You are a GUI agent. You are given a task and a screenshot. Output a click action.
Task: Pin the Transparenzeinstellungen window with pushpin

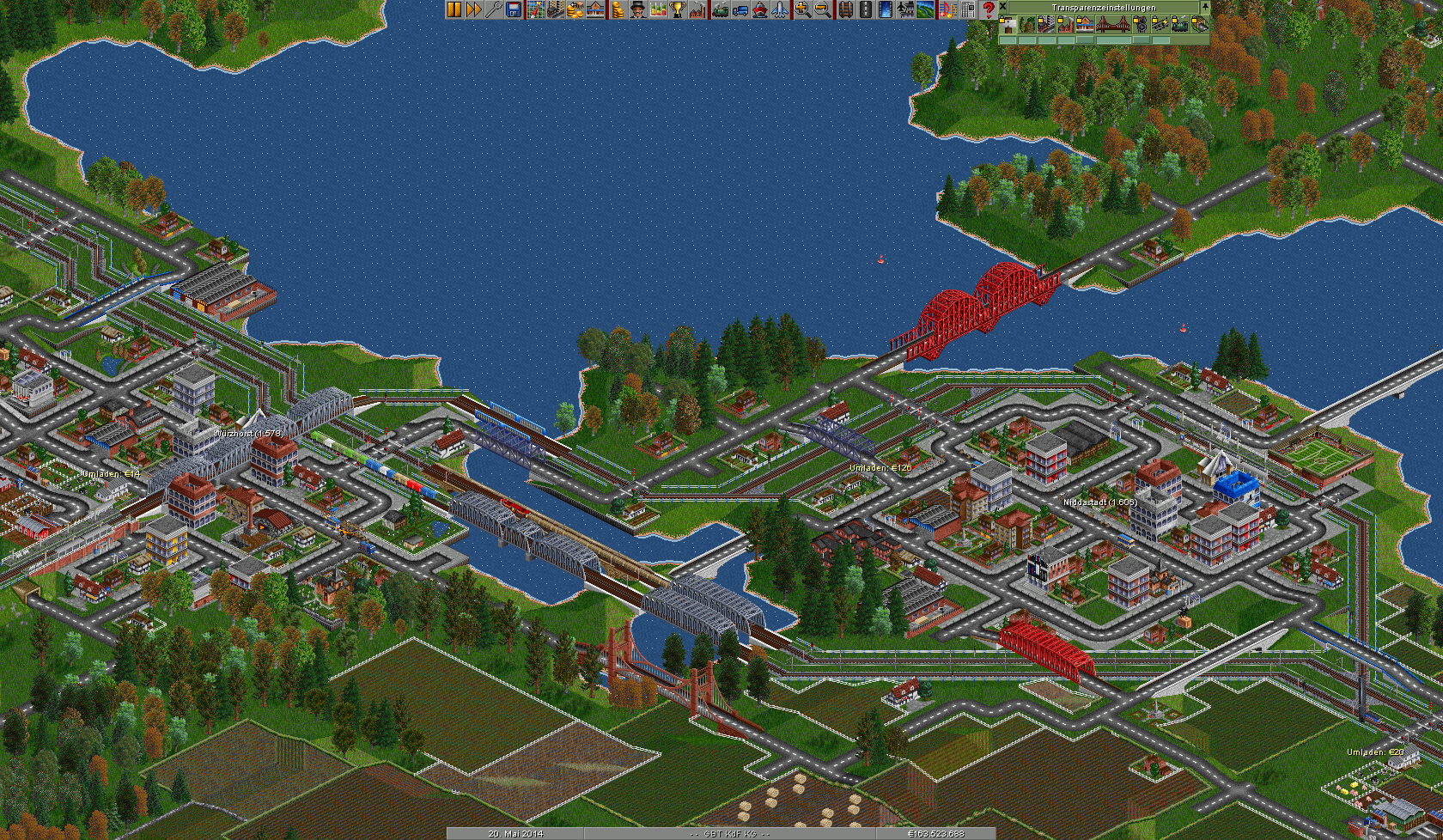[x=1204, y=7]
